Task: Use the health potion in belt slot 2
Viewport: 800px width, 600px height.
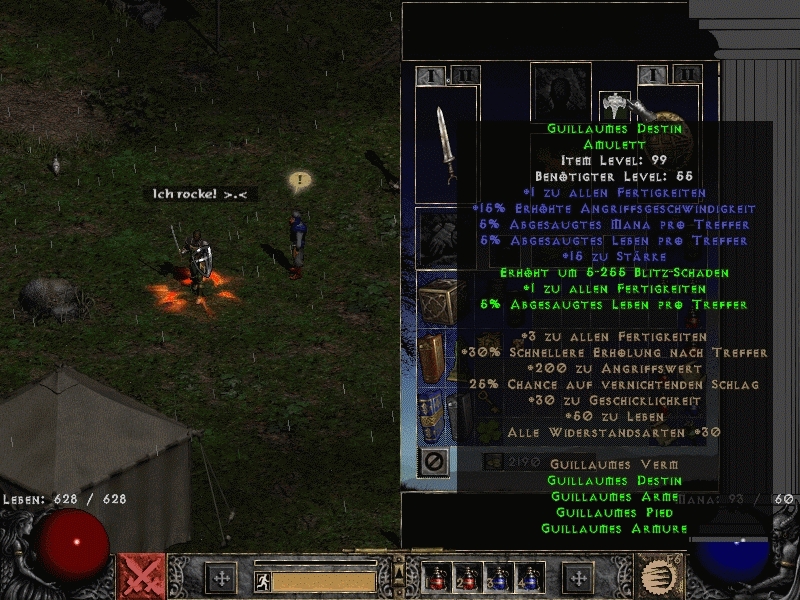Action: [x=468, y=577]
